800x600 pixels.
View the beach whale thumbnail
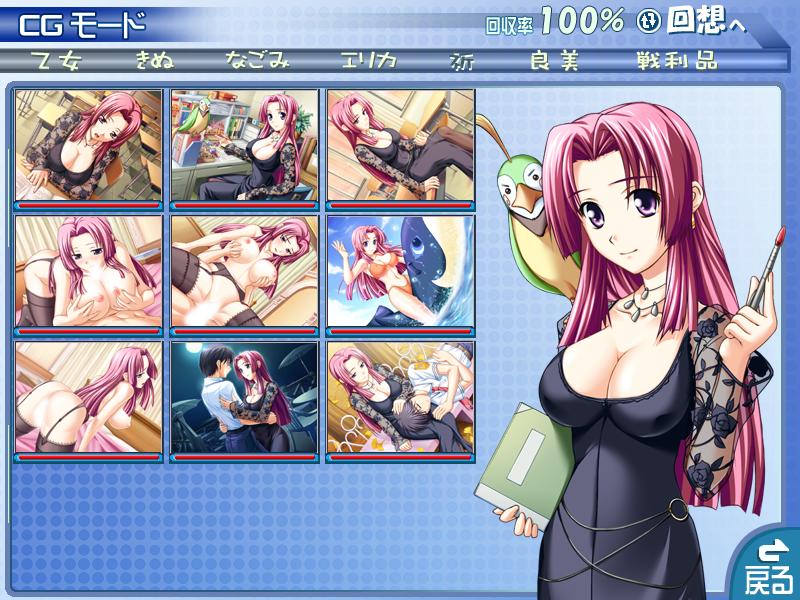401,274
